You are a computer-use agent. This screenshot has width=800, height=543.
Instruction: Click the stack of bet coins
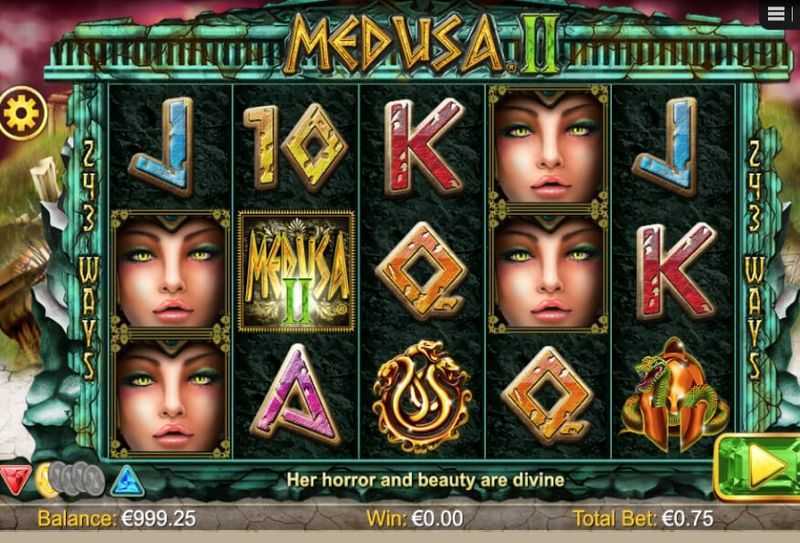point(68,481)
